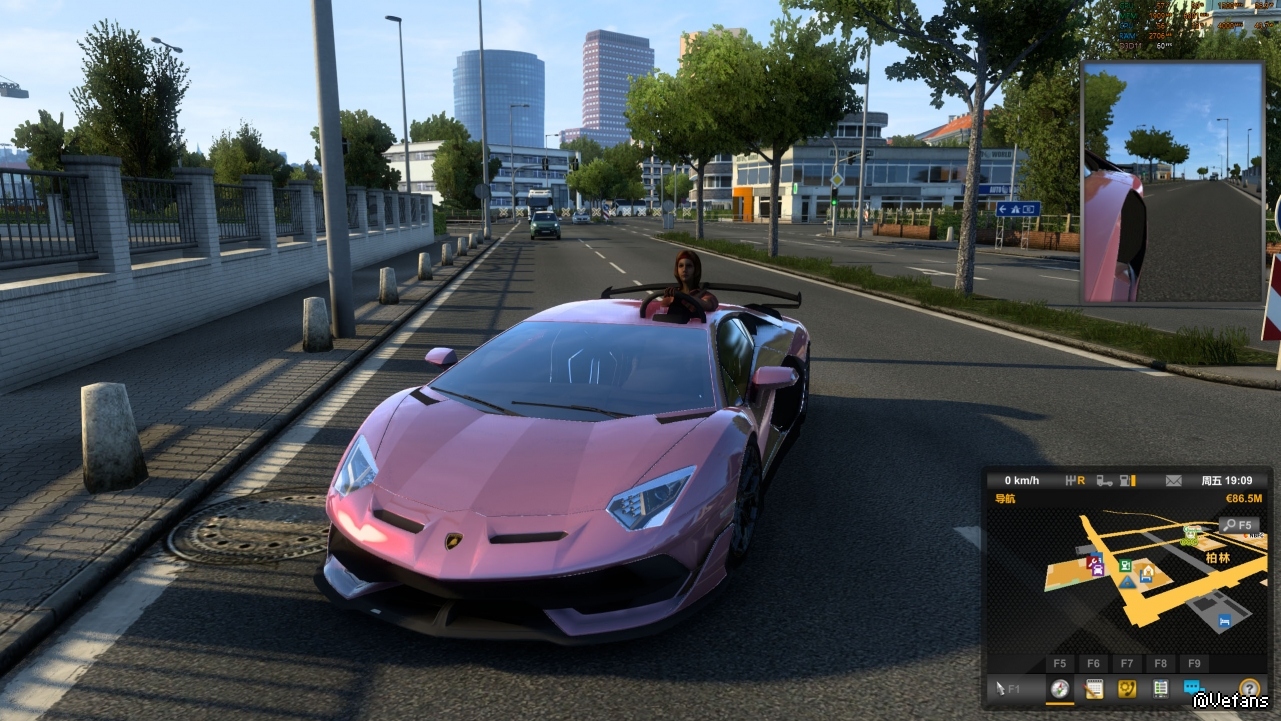The width and height of the screenshot is (1281, 721).
Task: Switch to the job notepad tab
Action: (1094, 688)
